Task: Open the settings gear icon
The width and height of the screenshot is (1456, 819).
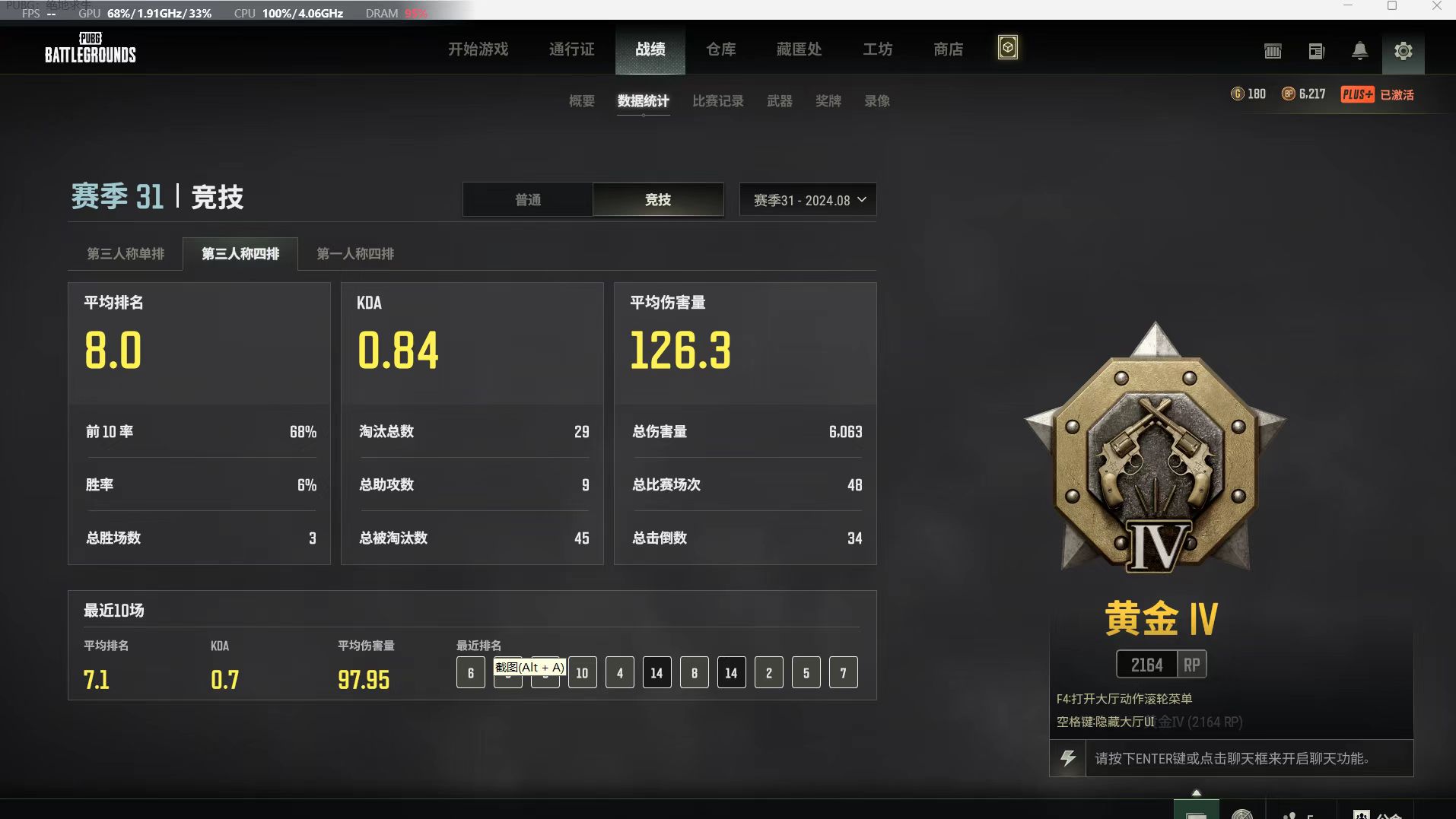Action: [1403, 51]
